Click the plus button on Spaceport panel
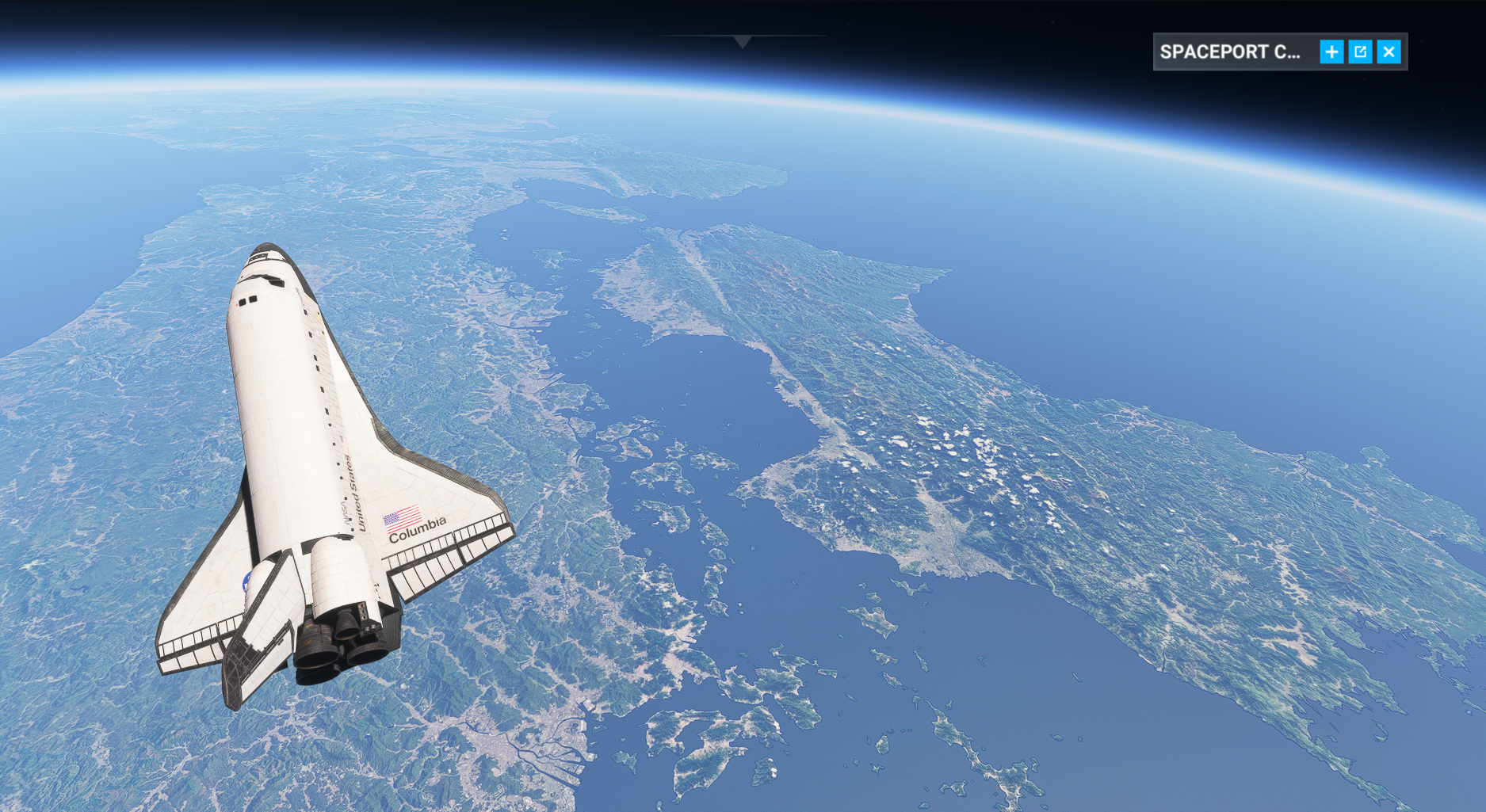 (x=1331, y=52)
